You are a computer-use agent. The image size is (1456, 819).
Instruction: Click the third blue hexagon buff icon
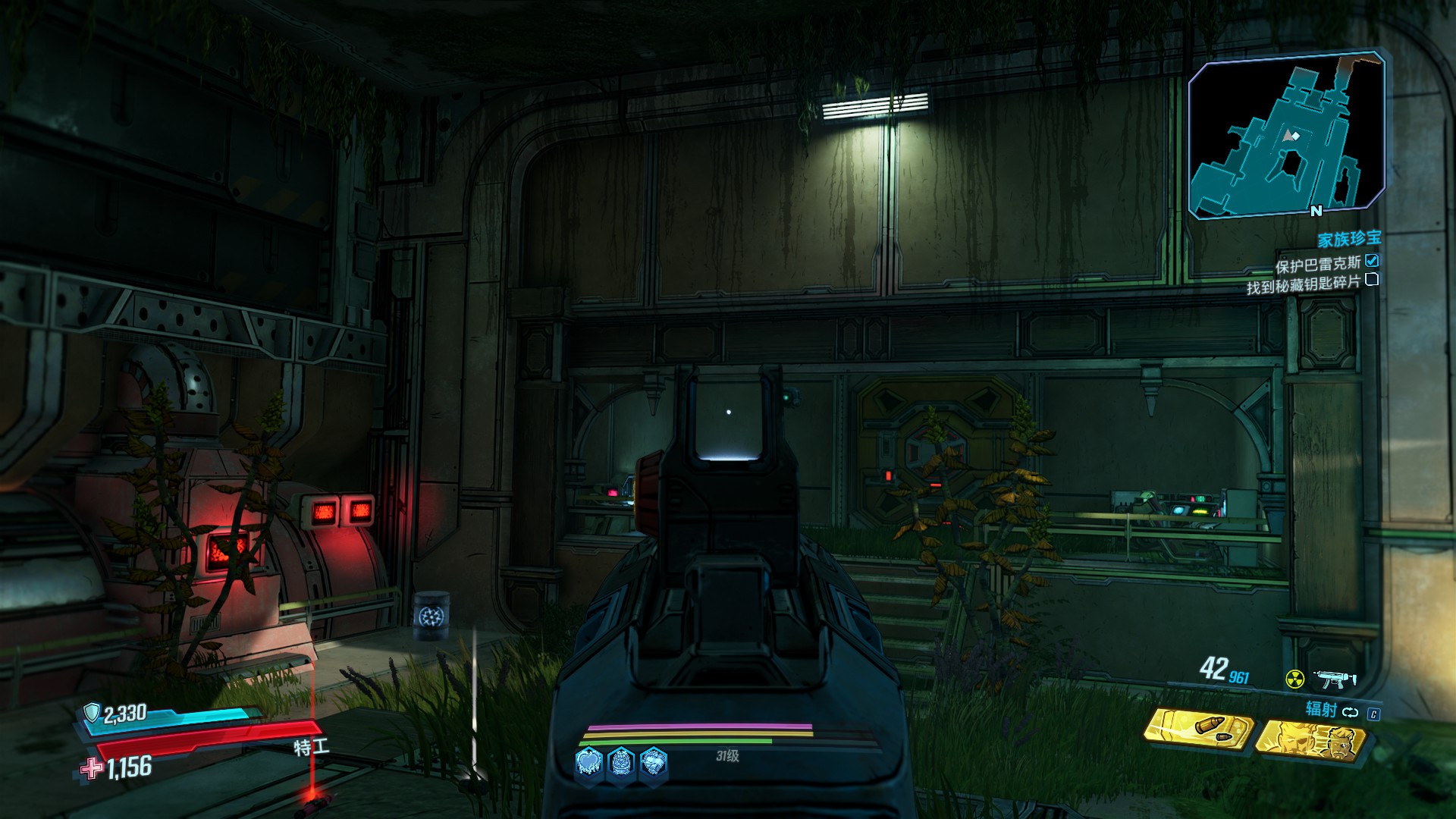(654, 761)
